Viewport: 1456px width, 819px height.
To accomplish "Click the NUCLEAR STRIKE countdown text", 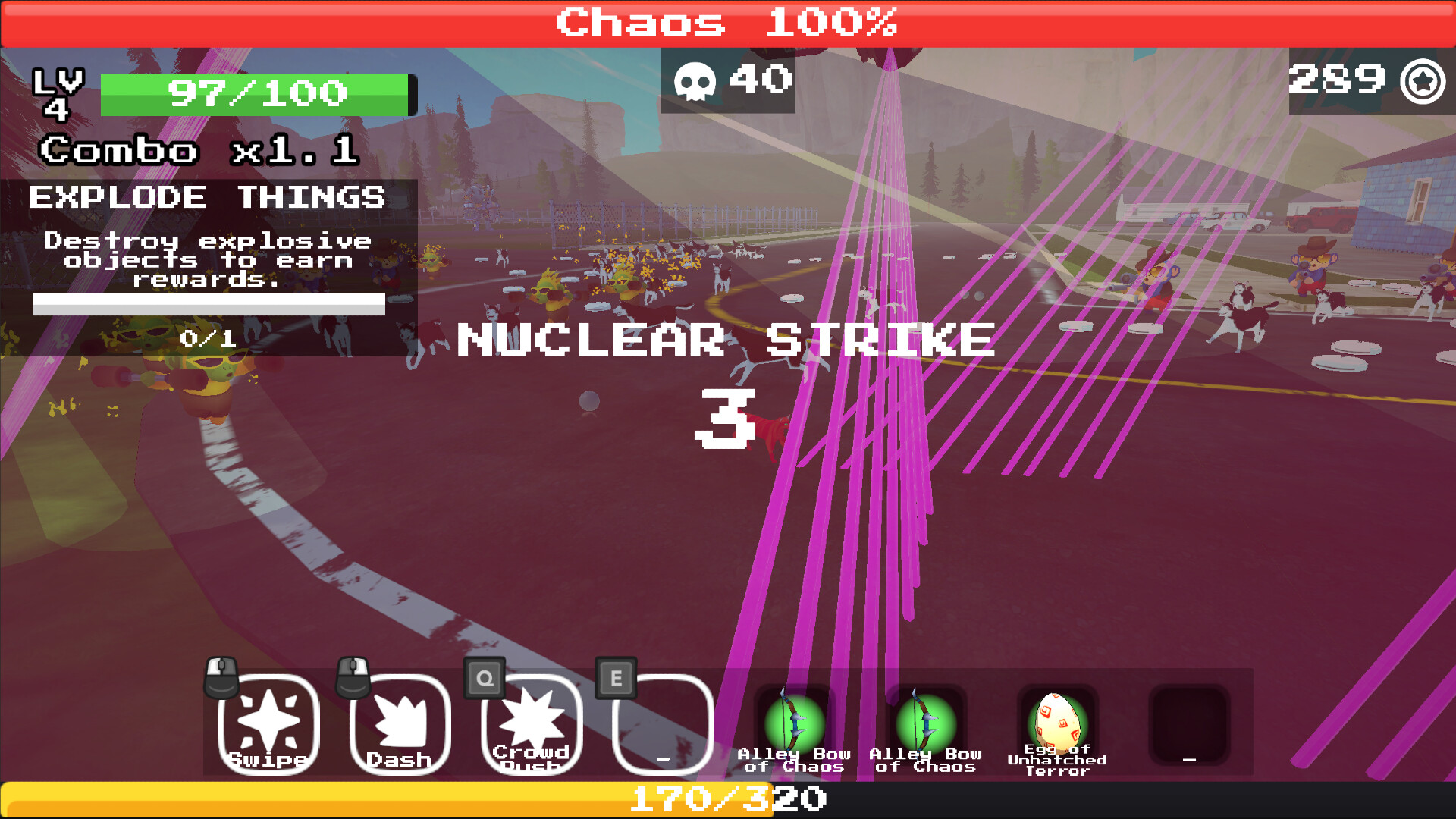I will pyautogui.click(x=724, y=341).
